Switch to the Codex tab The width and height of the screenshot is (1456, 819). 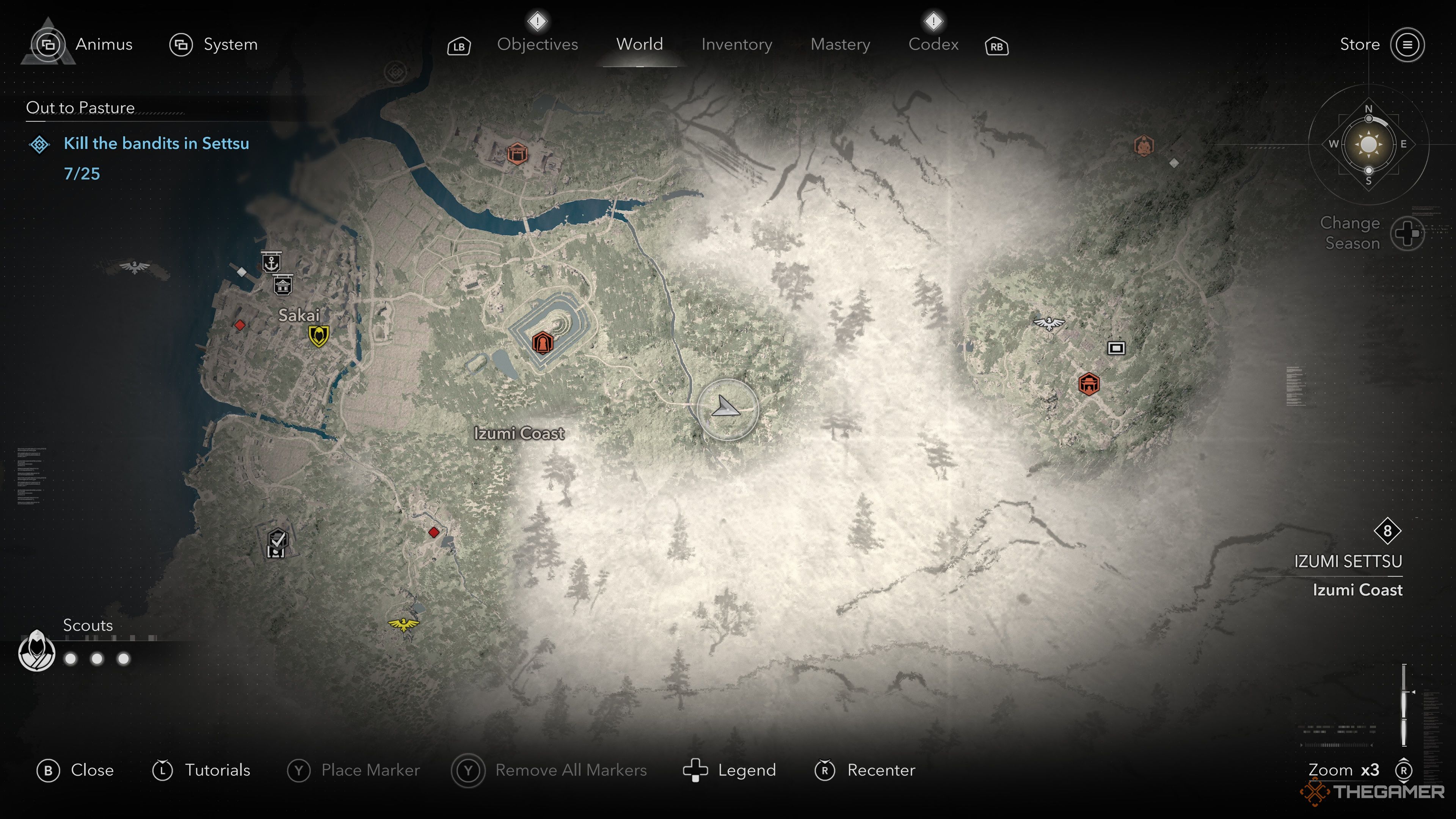coord(933,44)
